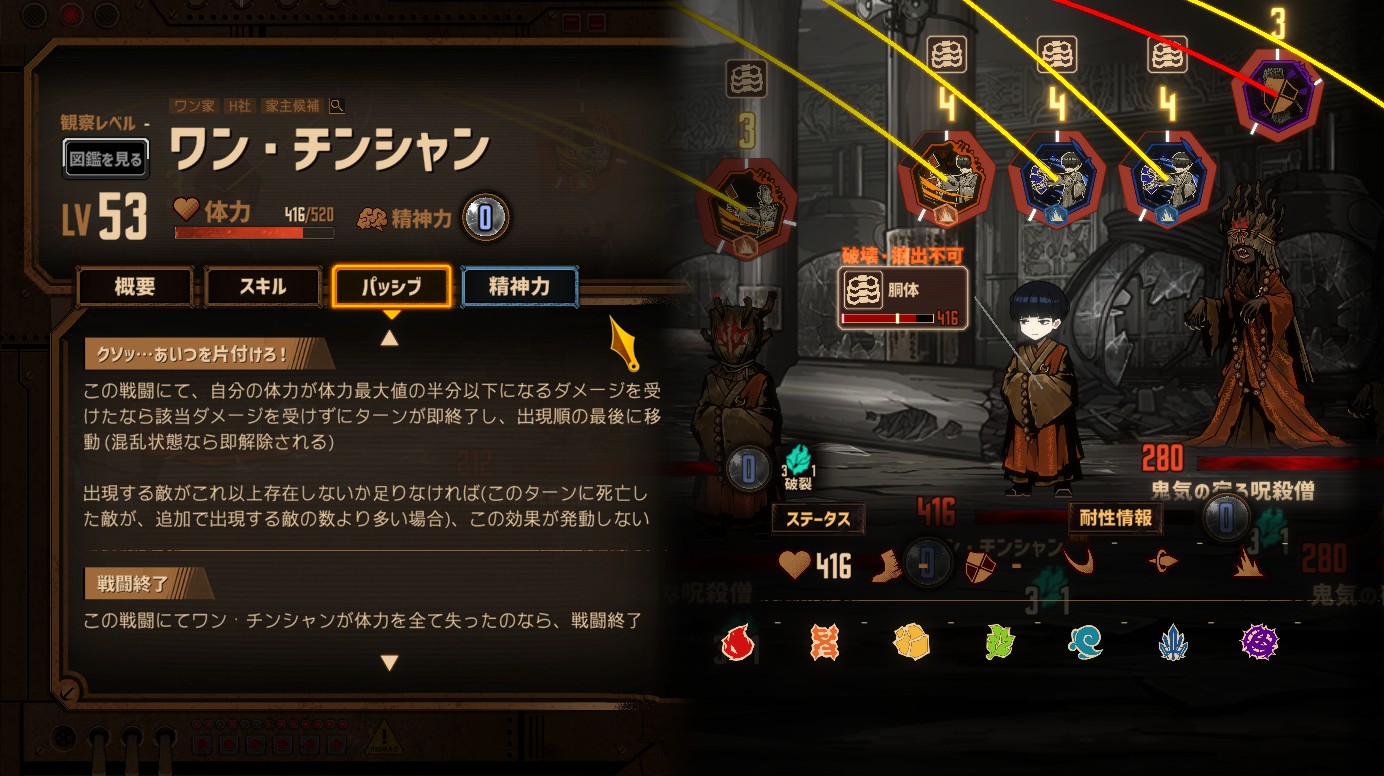Click the ワン家 keyword tag
The image size is (1384, 776).
click(195, 106)
